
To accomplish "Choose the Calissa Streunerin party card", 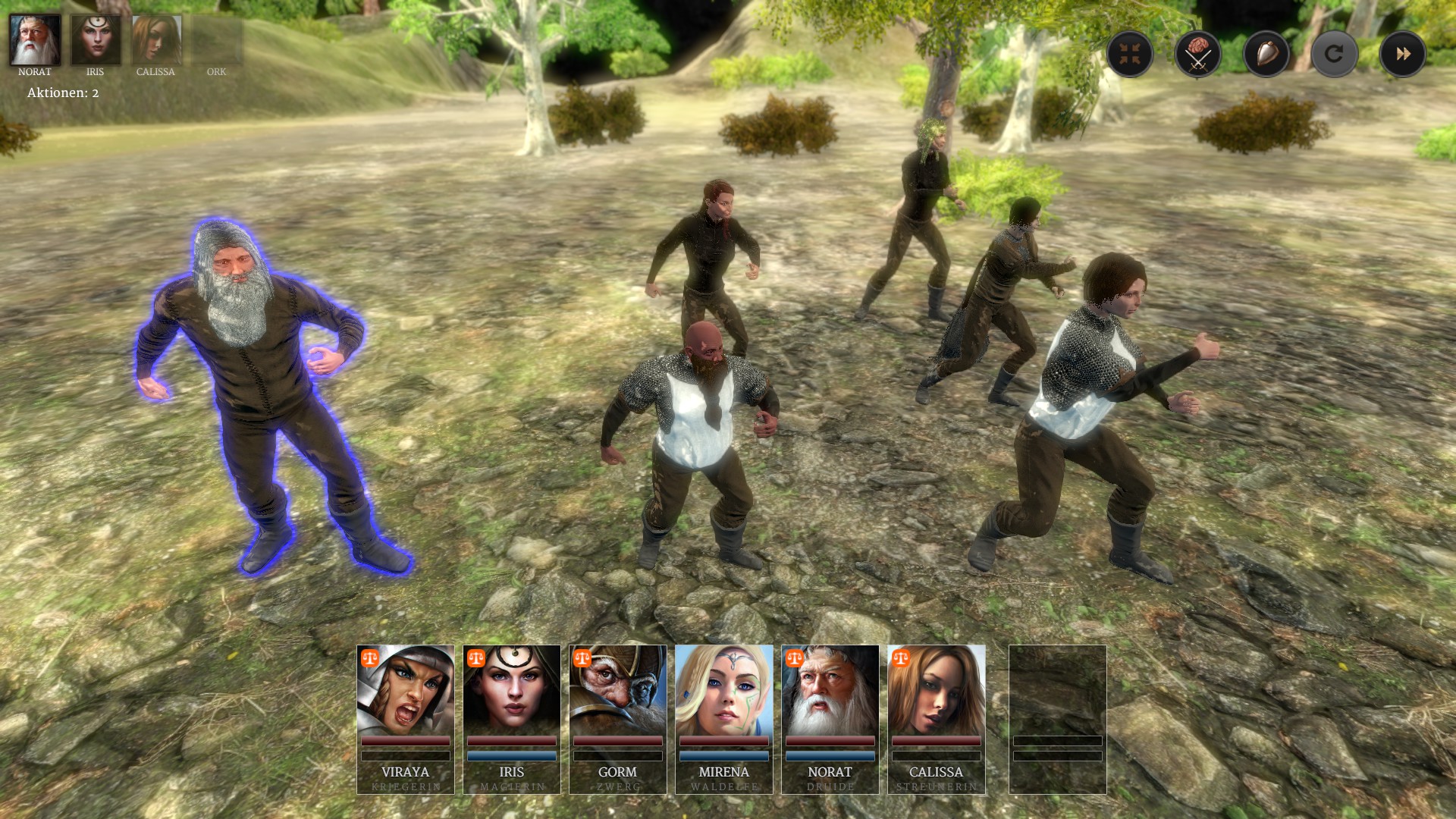I will coord(937,719).
